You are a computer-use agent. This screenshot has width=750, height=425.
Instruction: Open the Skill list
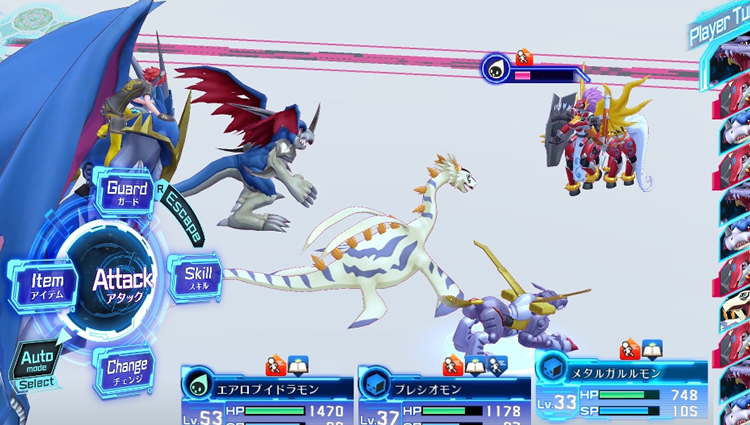click(x=198, y=279)
